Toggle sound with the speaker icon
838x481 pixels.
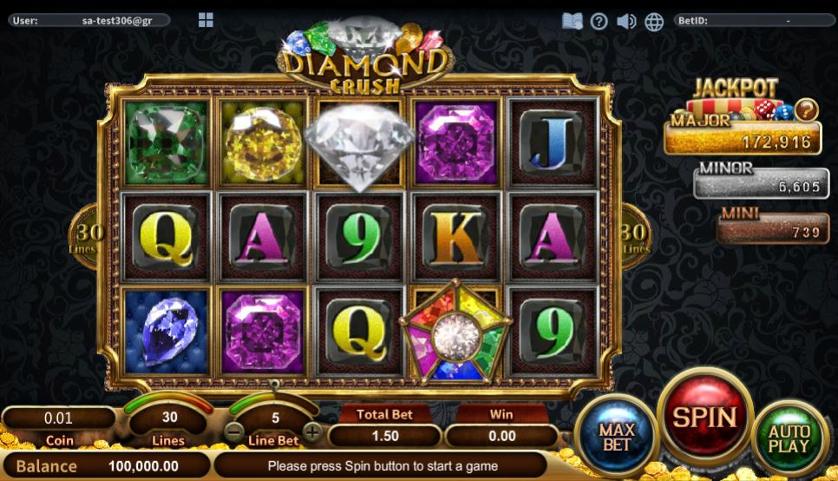[627, 21]
